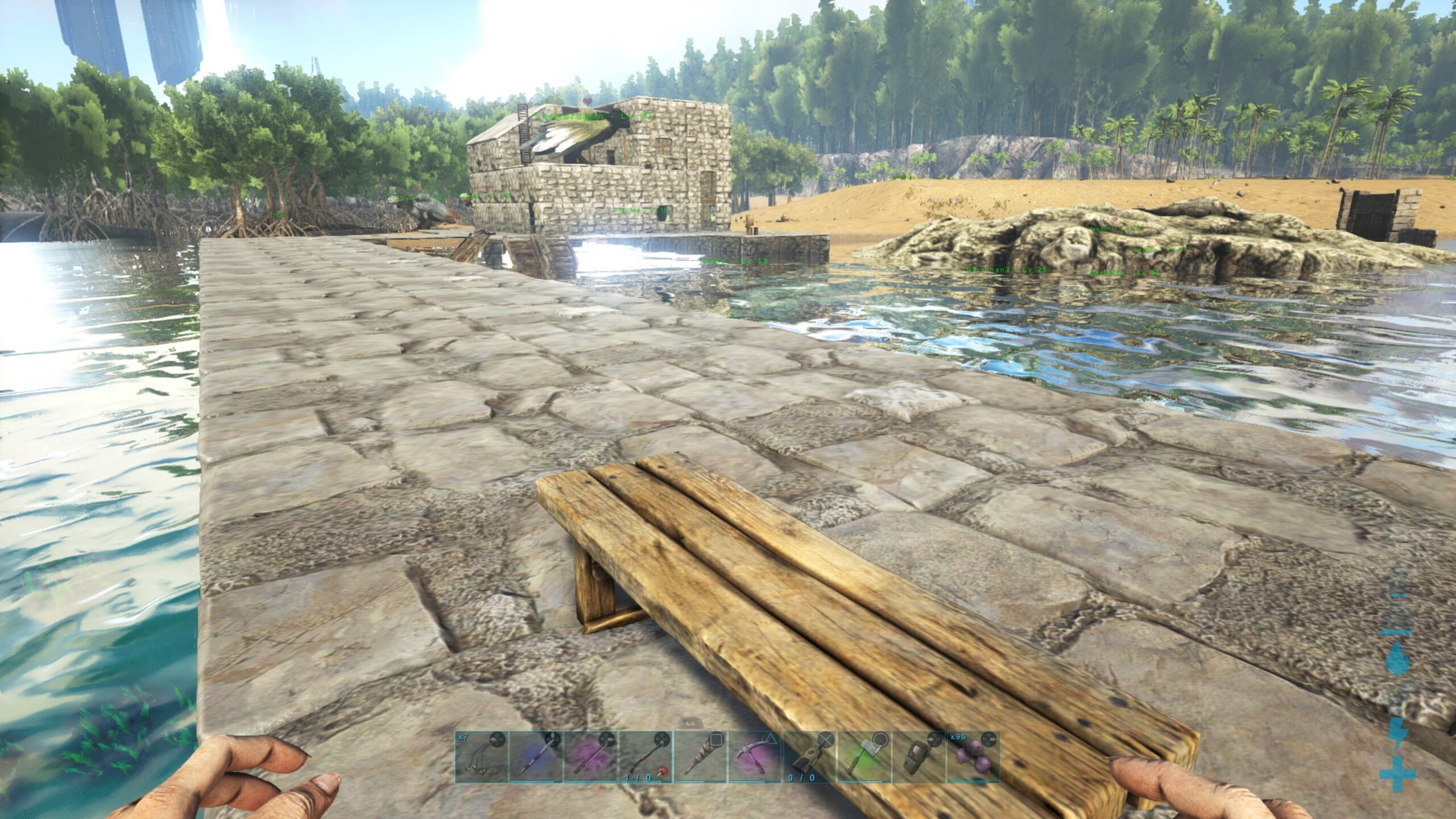Use the purple berries stack x96

(973, 757)
